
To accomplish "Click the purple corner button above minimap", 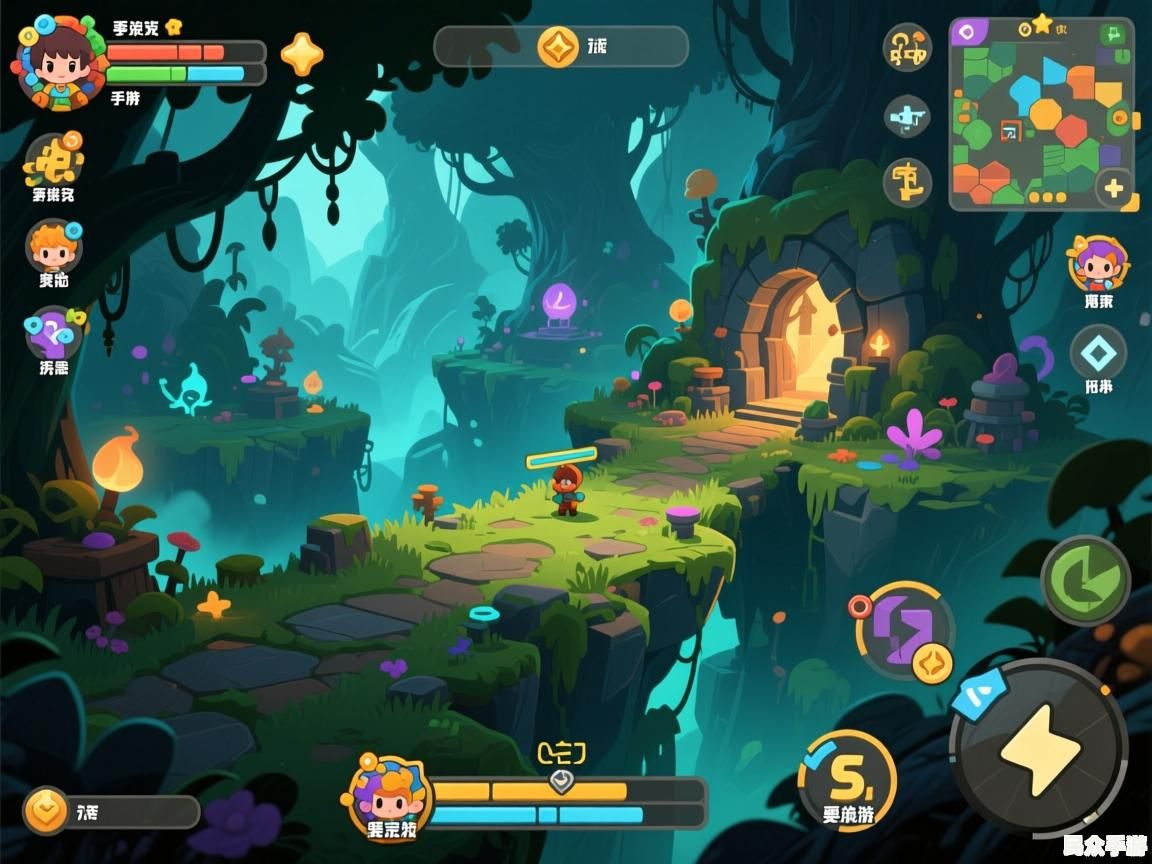I will tap(967, 32).
